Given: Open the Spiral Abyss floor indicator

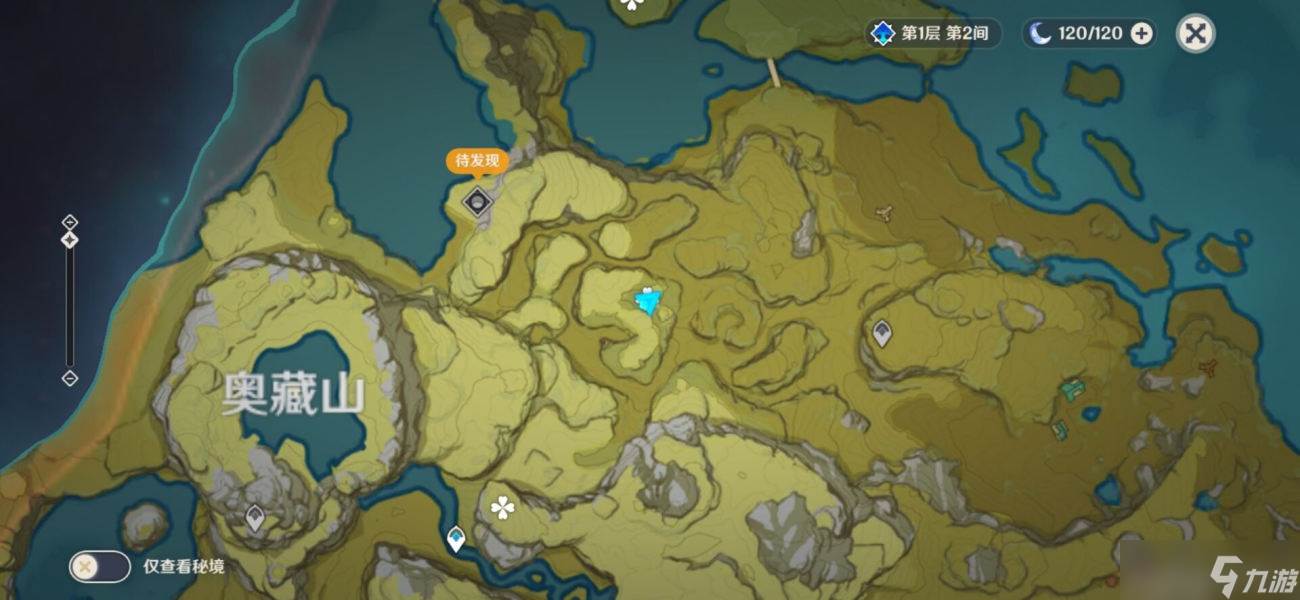Looking at the screenshot, I should [932, 34].
